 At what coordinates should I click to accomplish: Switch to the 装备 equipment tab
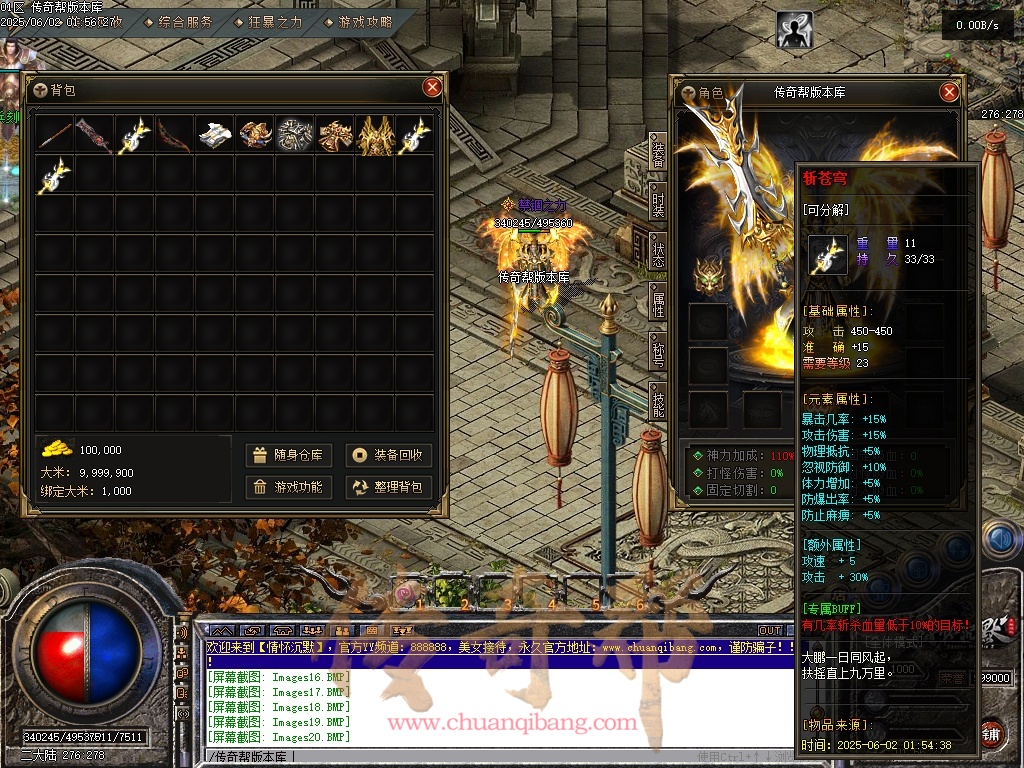coord(658,152)
